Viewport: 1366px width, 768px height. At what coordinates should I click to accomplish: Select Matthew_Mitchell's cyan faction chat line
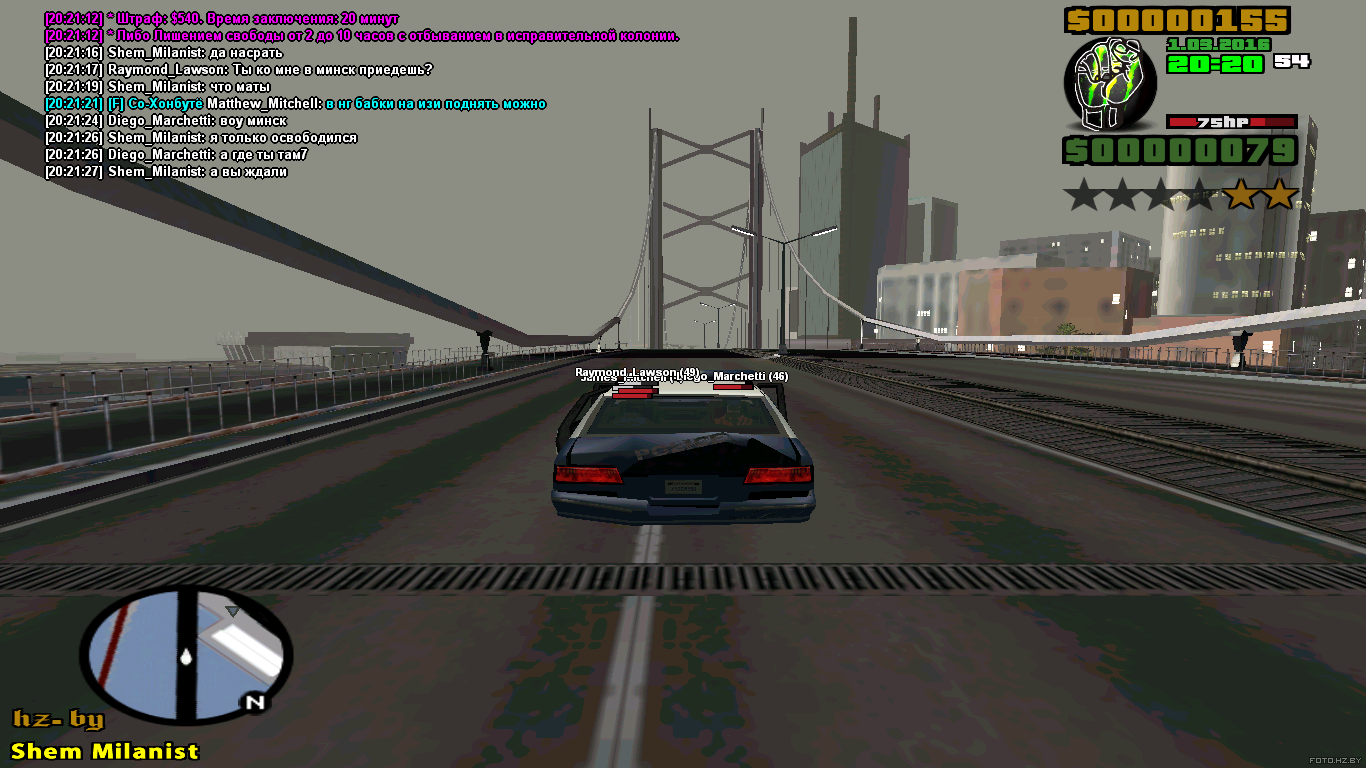coord(295,104)
